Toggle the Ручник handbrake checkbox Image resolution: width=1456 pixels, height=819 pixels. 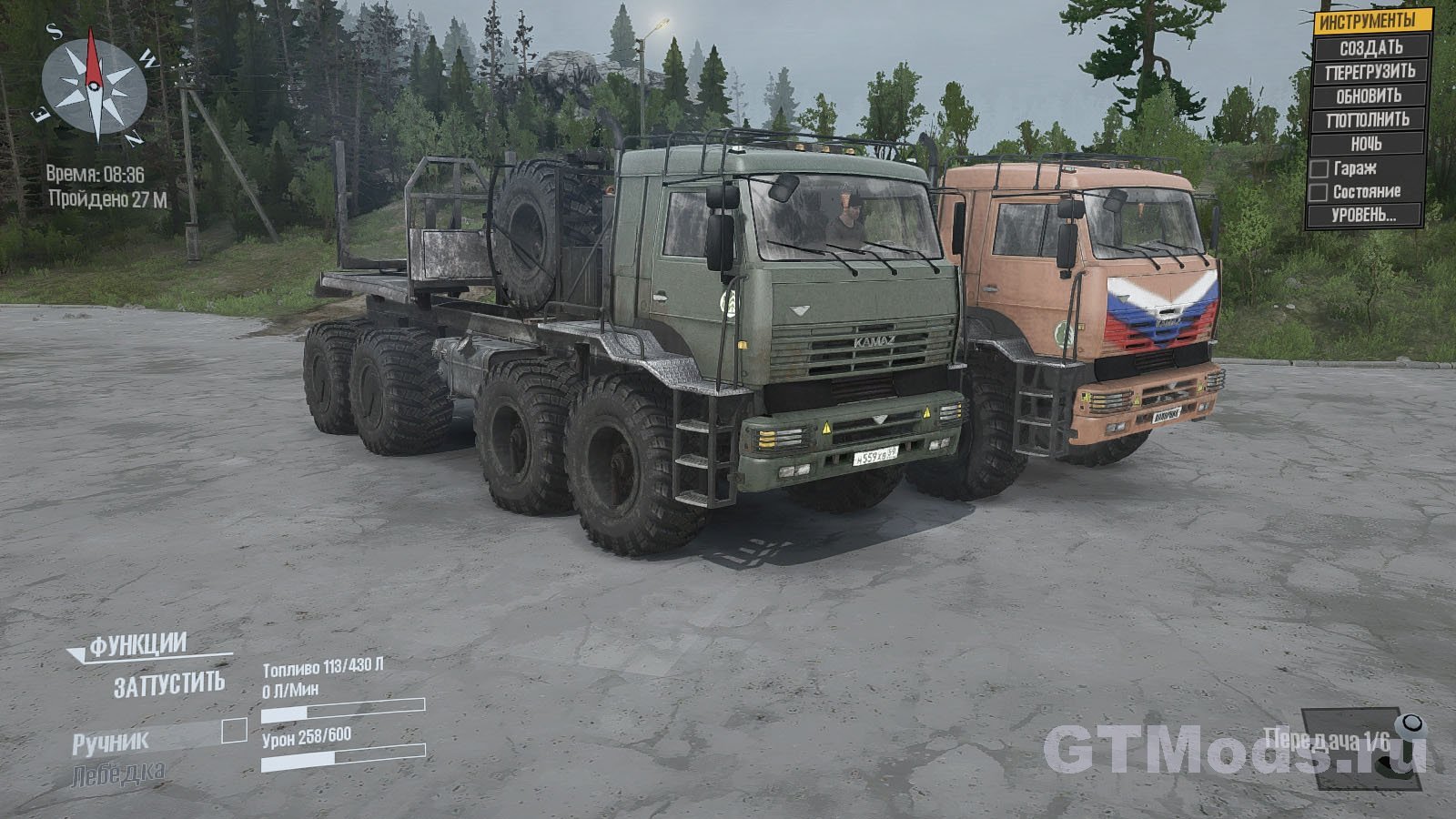tap(235, 730)
